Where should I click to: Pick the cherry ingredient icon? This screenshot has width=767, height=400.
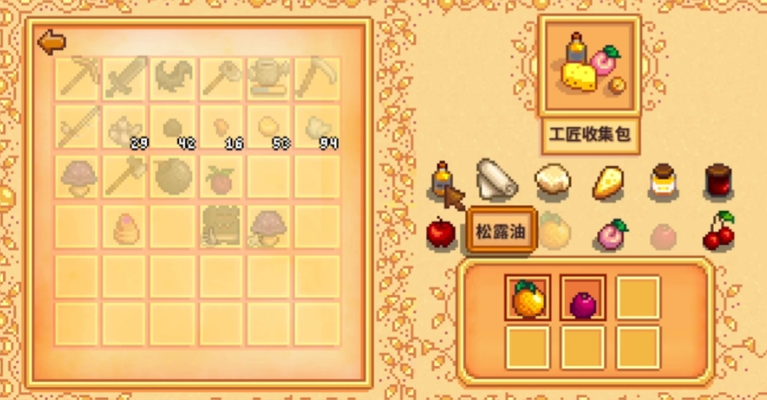718,232
